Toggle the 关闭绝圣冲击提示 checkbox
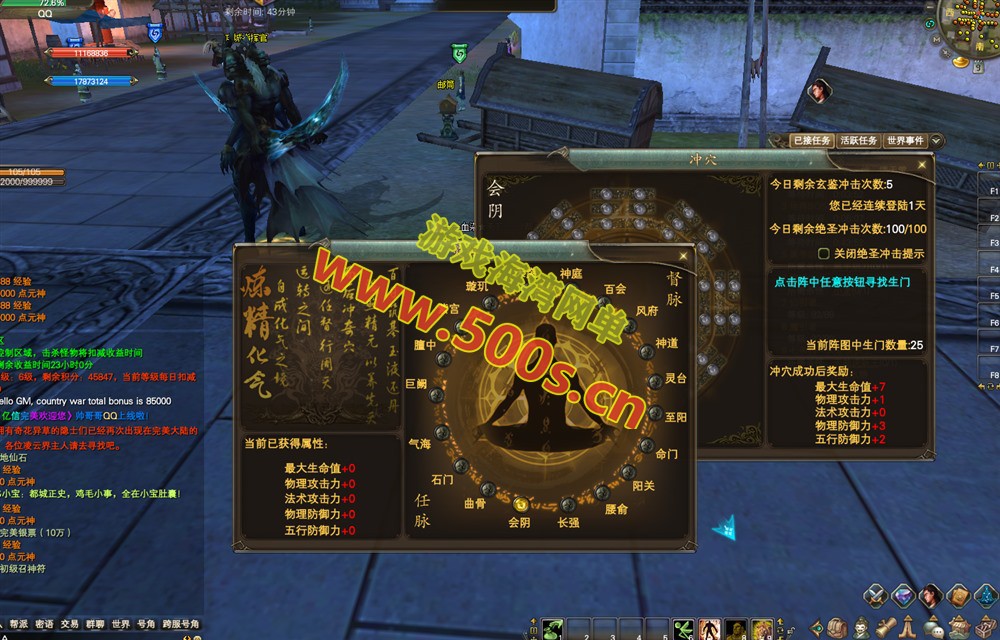The height and width of the screenshot is (640, 1000). coord(824,254)
